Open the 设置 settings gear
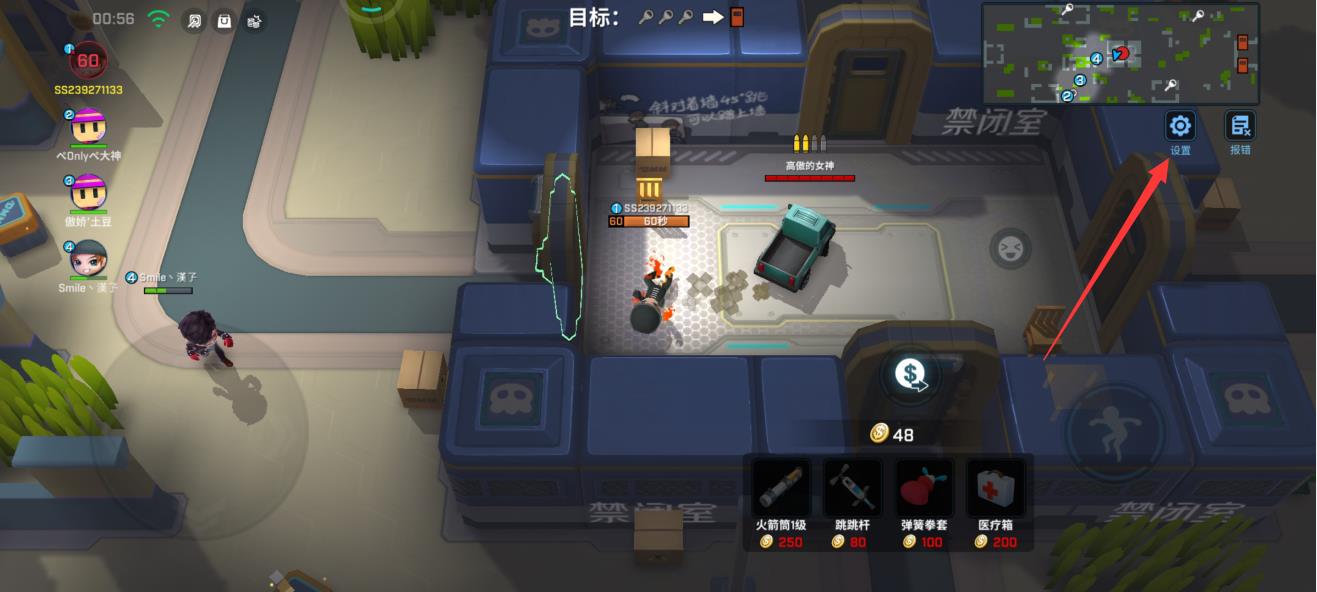The image size is (1317, 592). 1180,126
